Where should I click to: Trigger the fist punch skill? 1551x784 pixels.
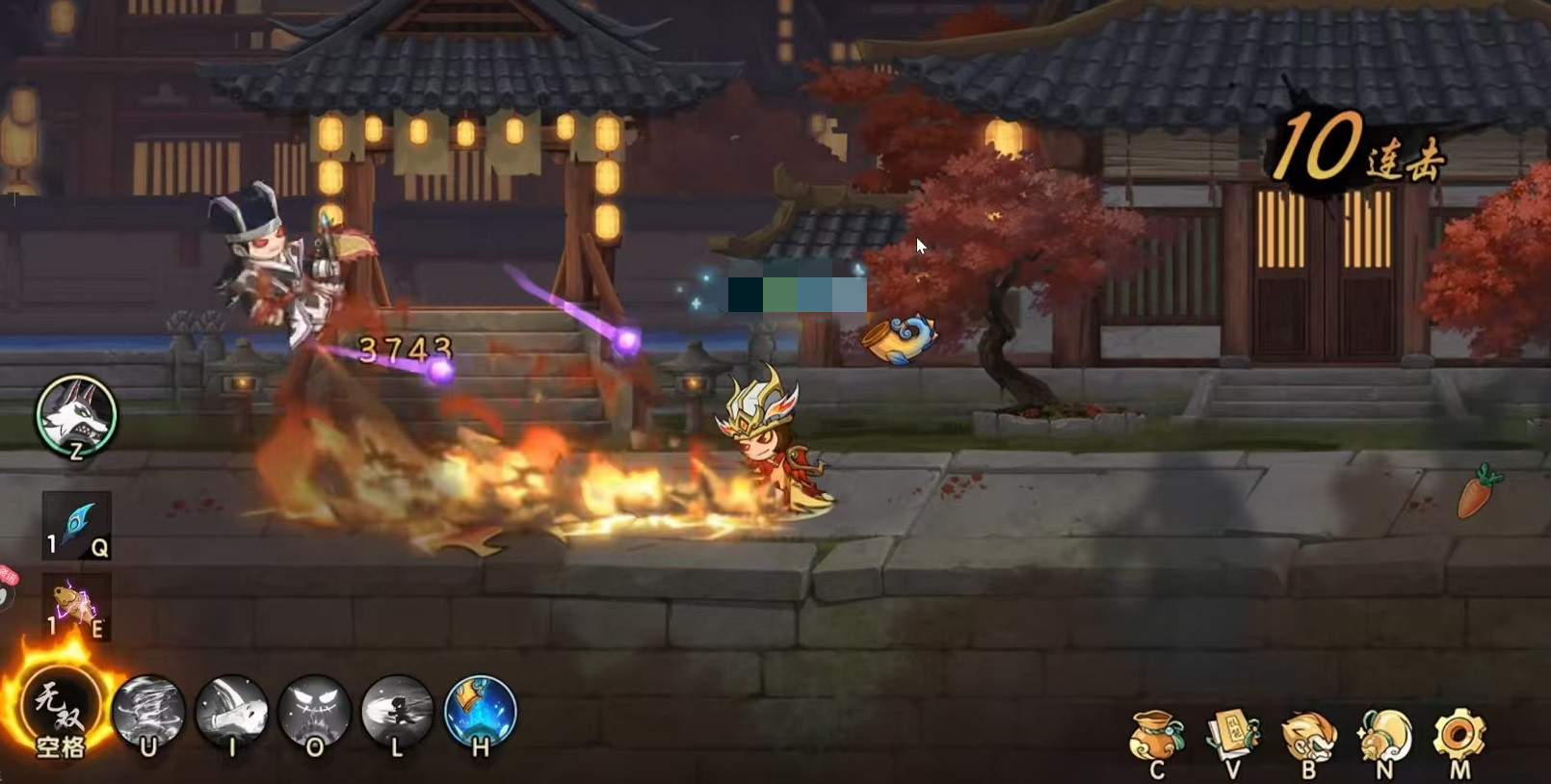[231, 711]
